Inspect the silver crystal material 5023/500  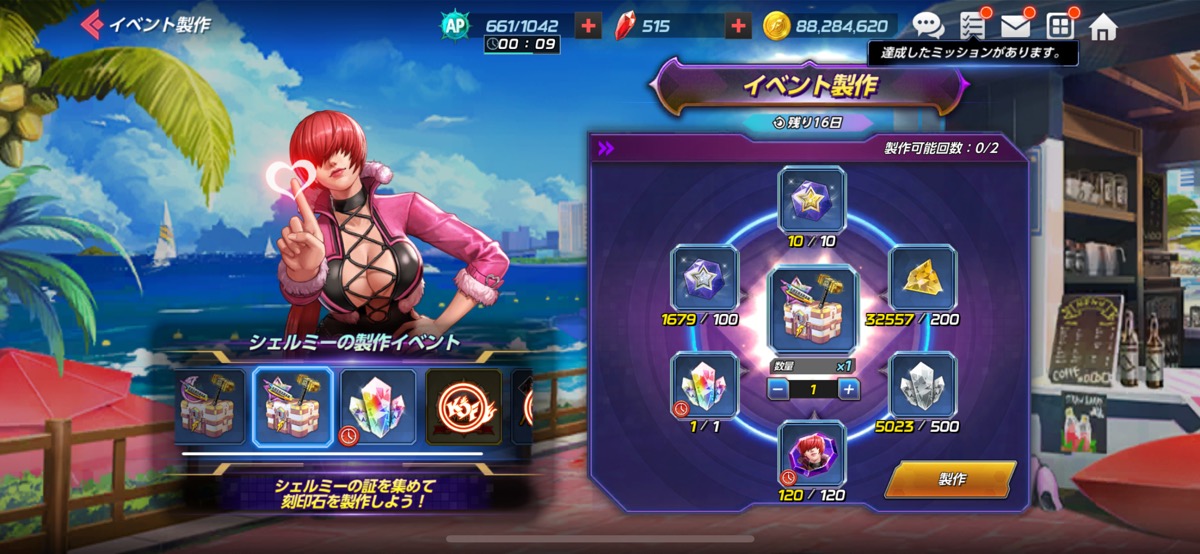click(922, 386)
